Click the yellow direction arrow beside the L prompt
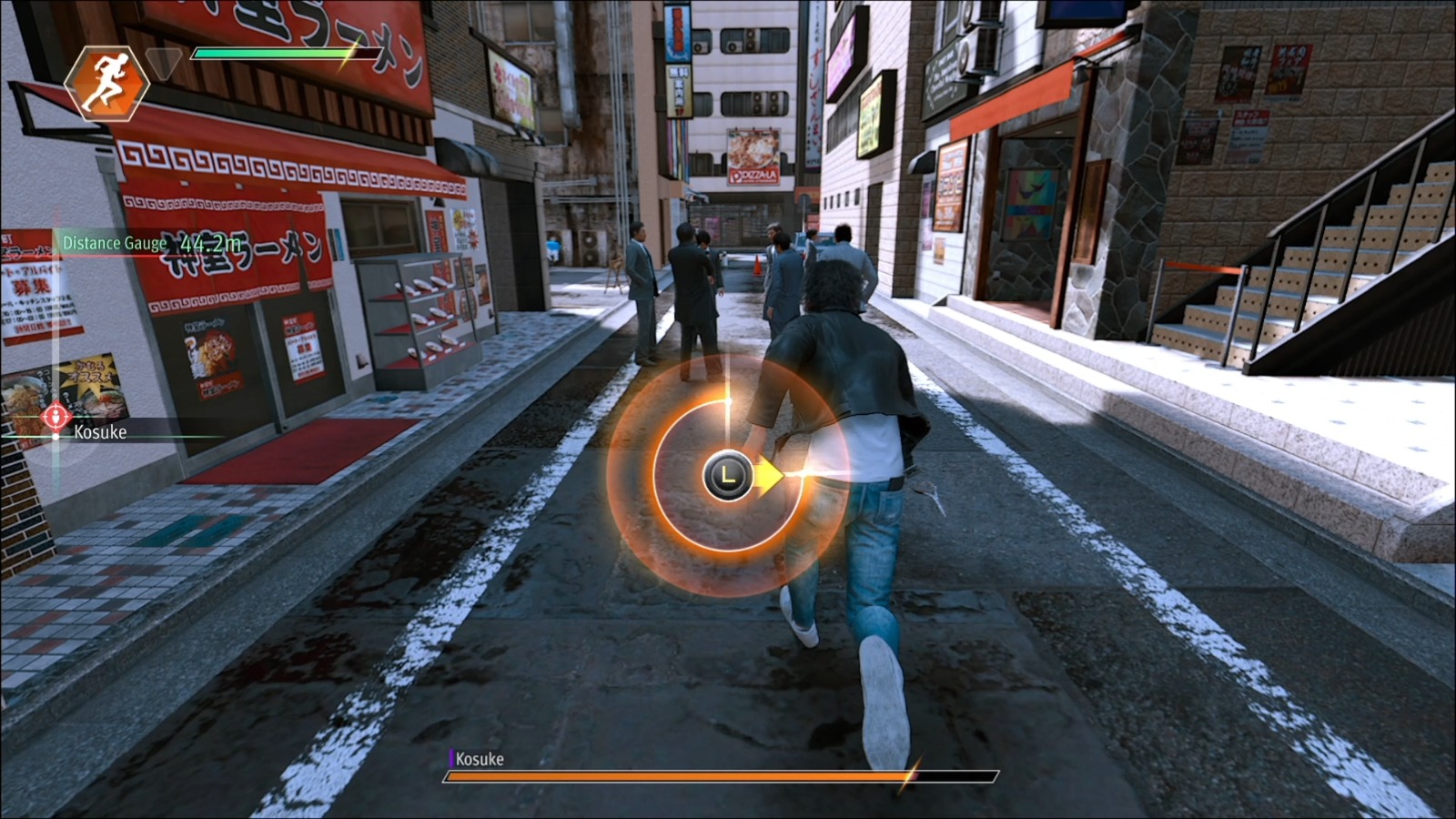The height and width of the screenshot is (819, 1456). point(769,473)
